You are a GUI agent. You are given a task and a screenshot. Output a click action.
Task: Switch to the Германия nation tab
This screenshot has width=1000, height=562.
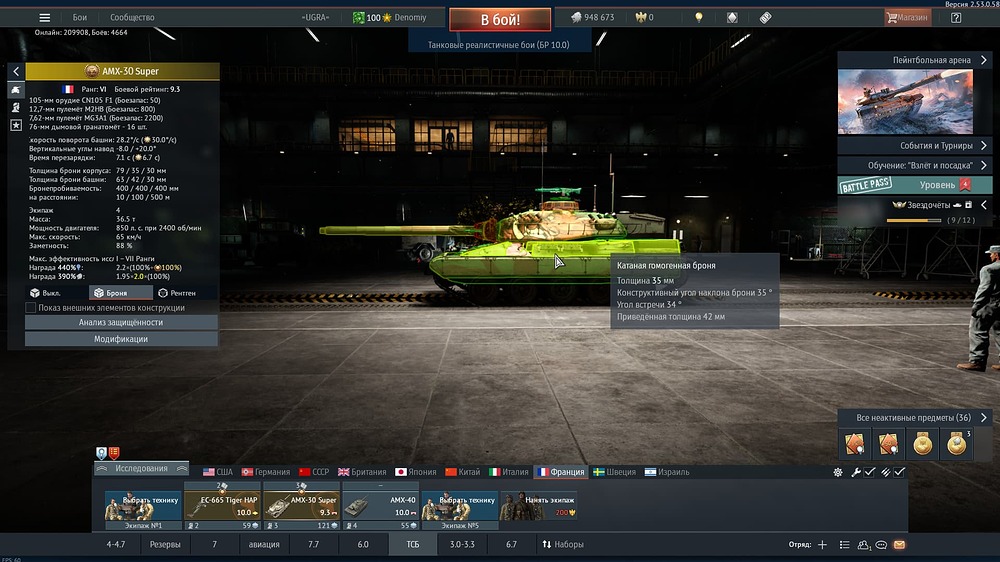click(265, 472)
